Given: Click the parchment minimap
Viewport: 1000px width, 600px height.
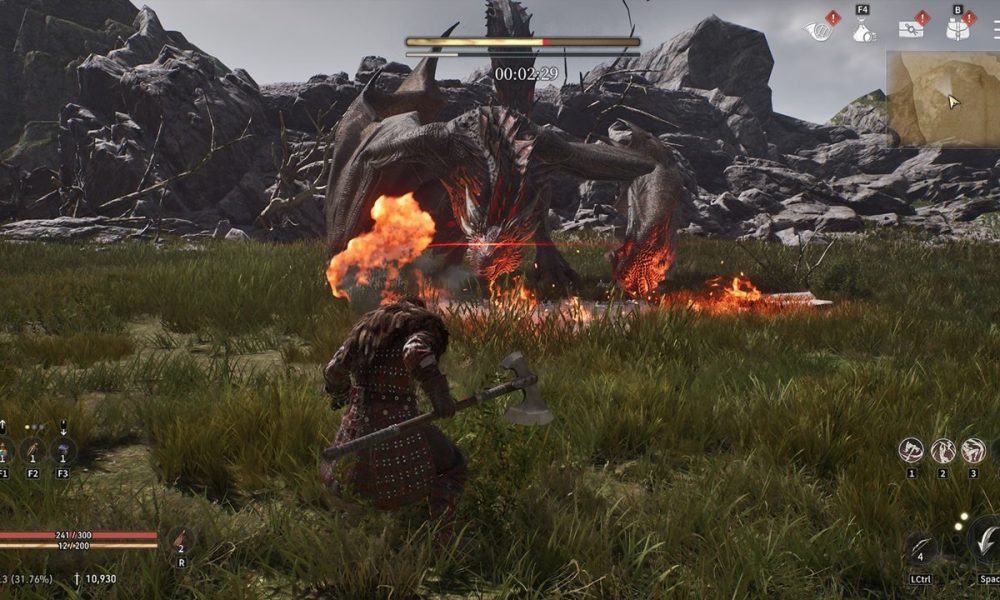Looking at the screenshot, I should pos(942,98).
